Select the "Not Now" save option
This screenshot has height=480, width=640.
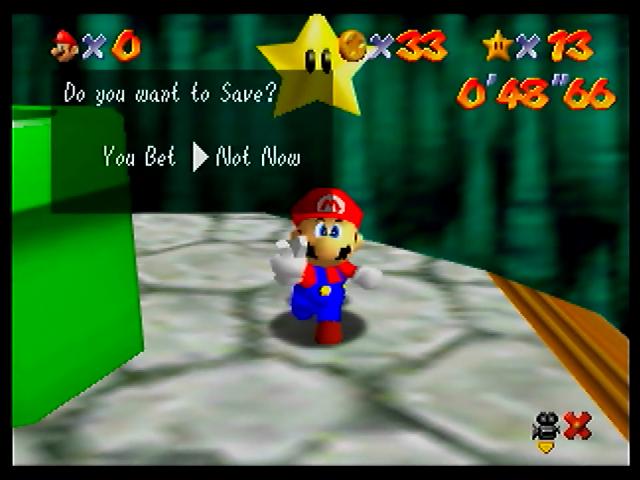pyautogui.click(x=258, y=156)
